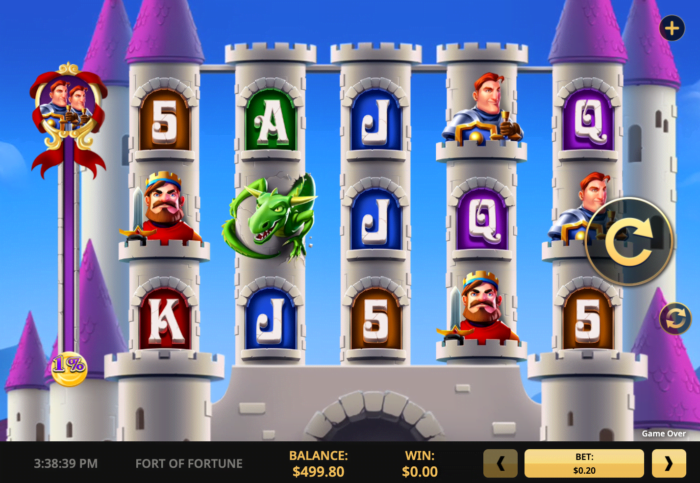Decrease the bet amount
This screenshot has width=700, height=483.
500,463
